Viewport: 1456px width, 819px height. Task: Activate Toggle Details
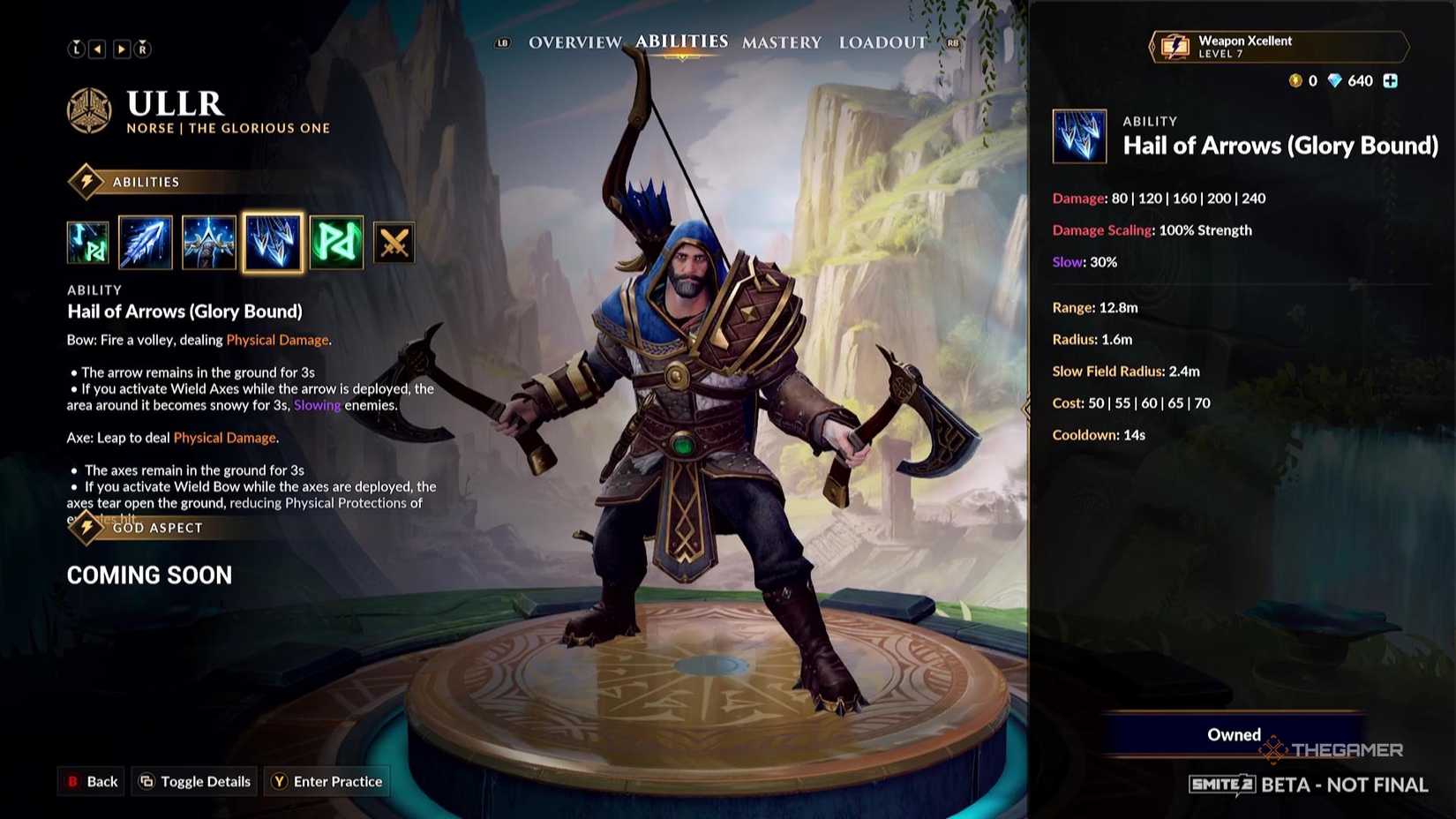[x=194, y=781]
